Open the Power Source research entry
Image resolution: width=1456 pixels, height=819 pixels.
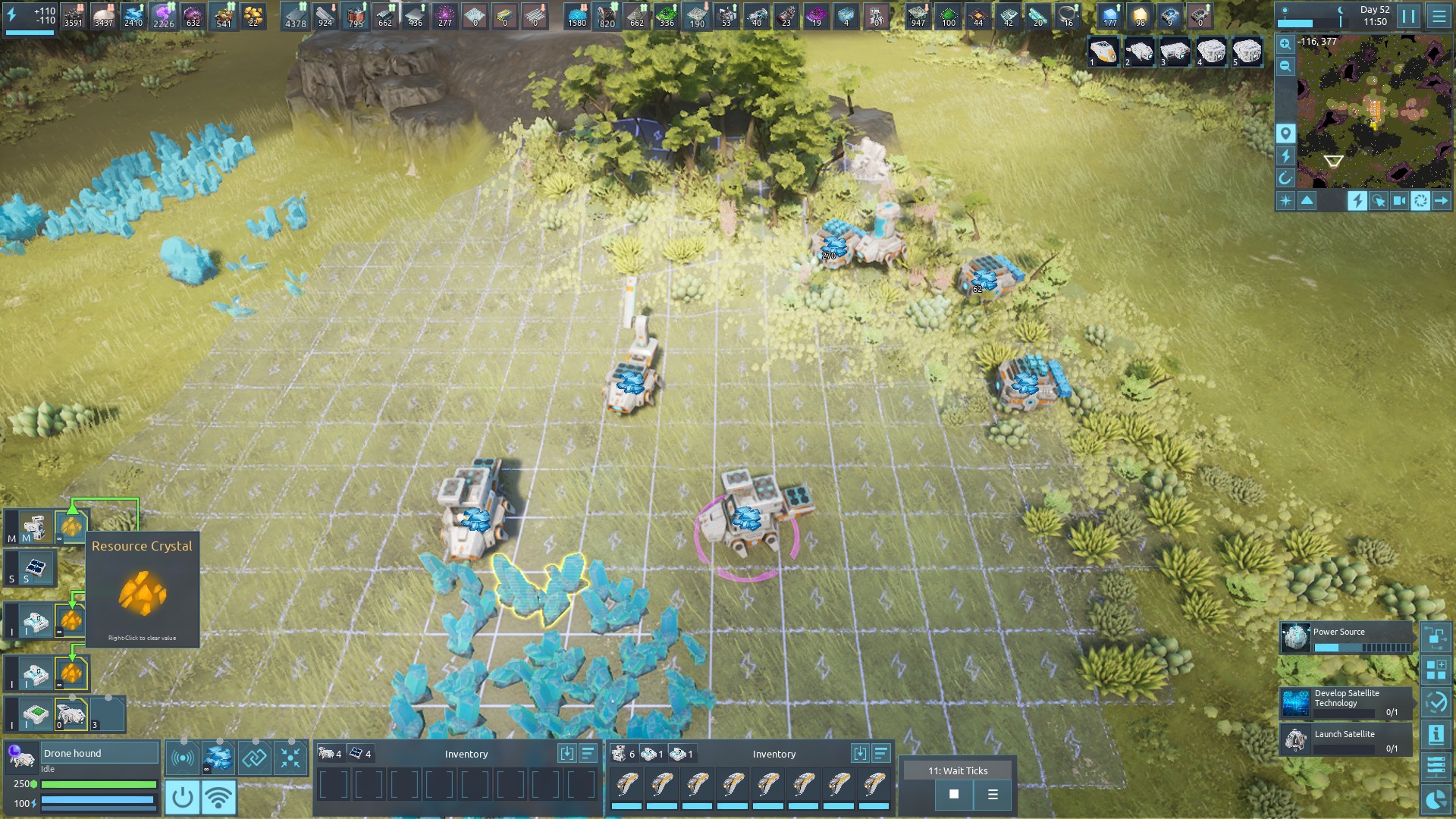pyautogui.click(x=1346, y=638)
